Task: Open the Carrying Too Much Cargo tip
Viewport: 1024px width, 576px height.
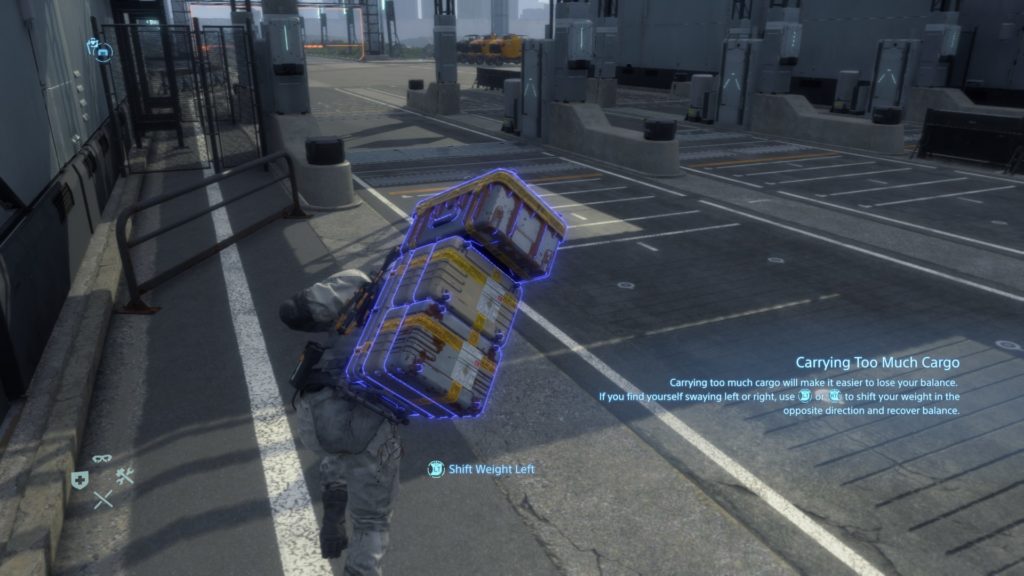Action: [877, 362]
